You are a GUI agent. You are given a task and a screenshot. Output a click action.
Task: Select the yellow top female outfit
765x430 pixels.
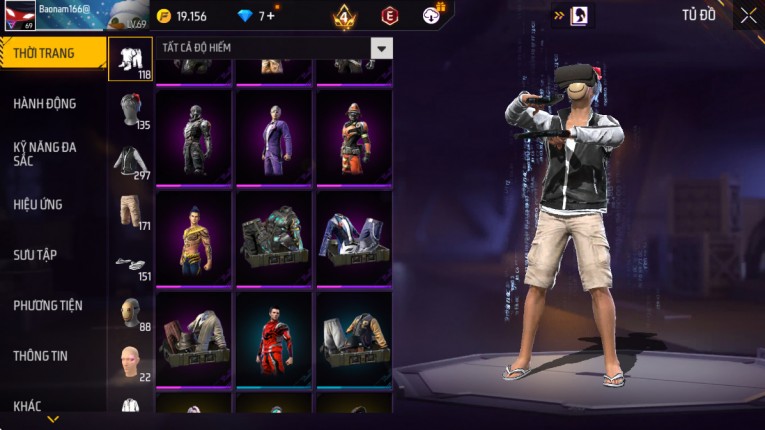[194, 238]
